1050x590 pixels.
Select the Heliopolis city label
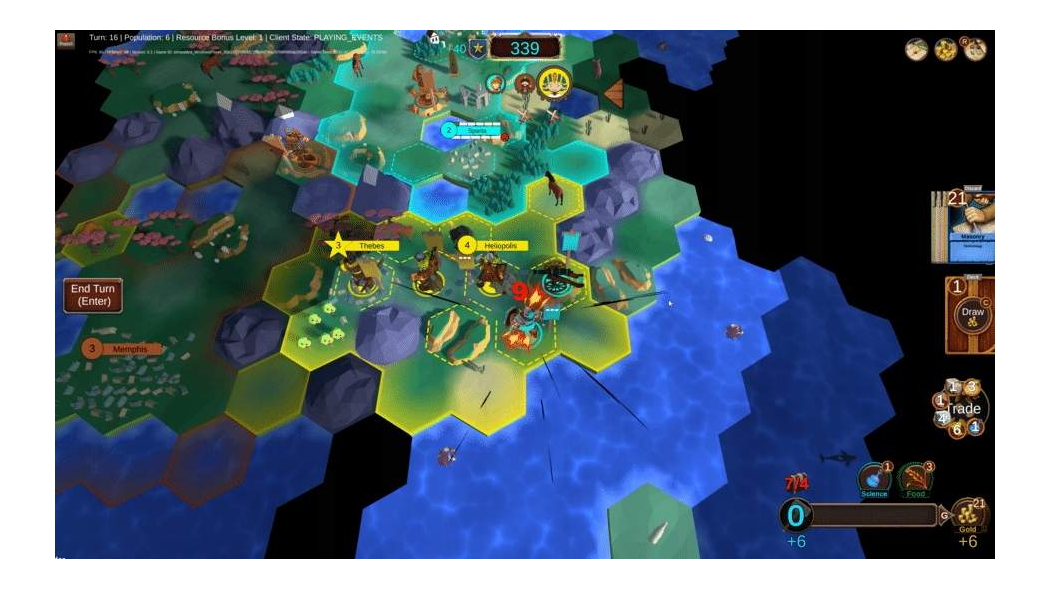(x=498, y=245)
